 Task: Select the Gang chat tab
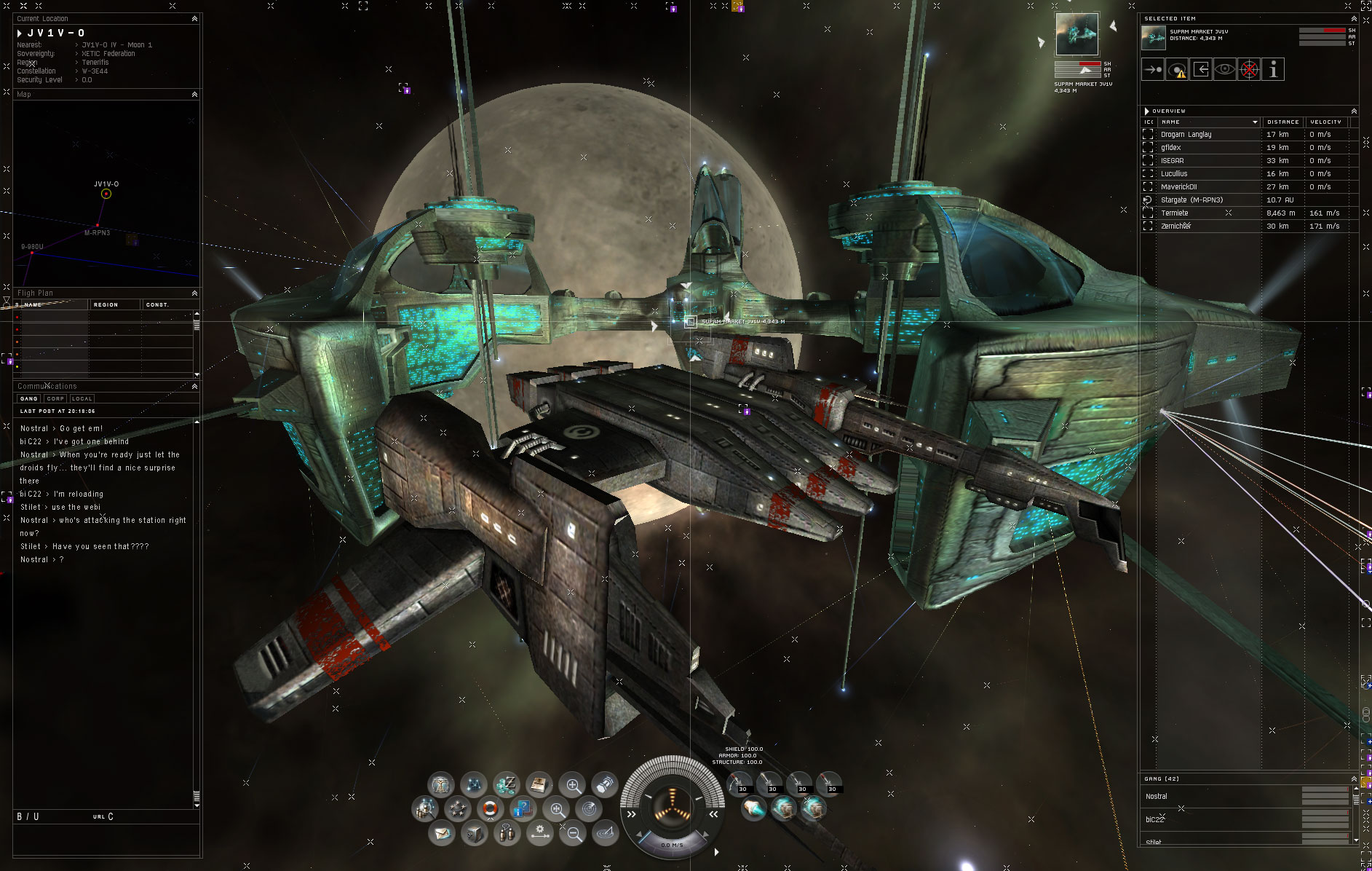(x=29, y=398)
